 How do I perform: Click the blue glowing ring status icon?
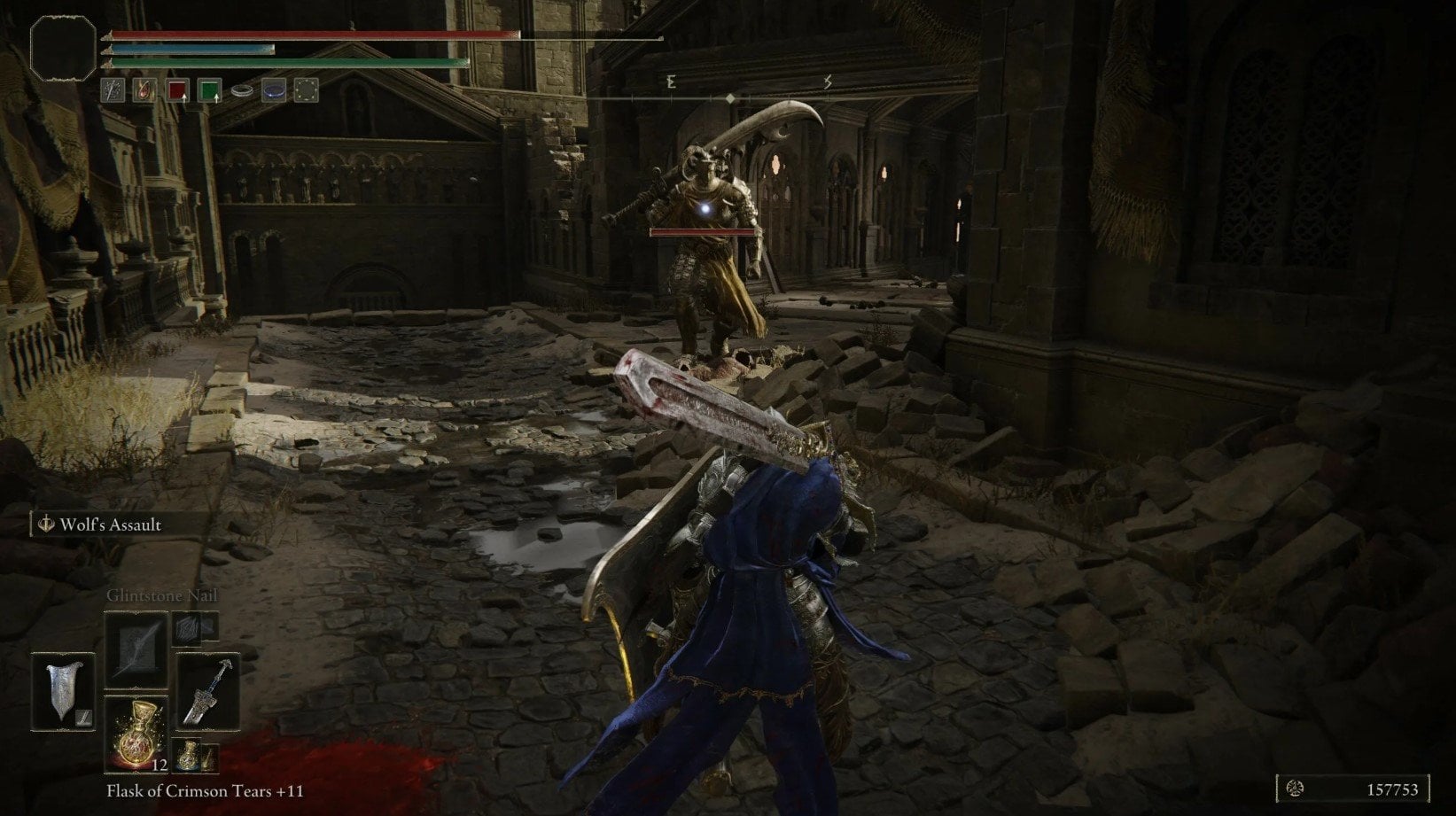pyautogui.click(x=274, y=90)
